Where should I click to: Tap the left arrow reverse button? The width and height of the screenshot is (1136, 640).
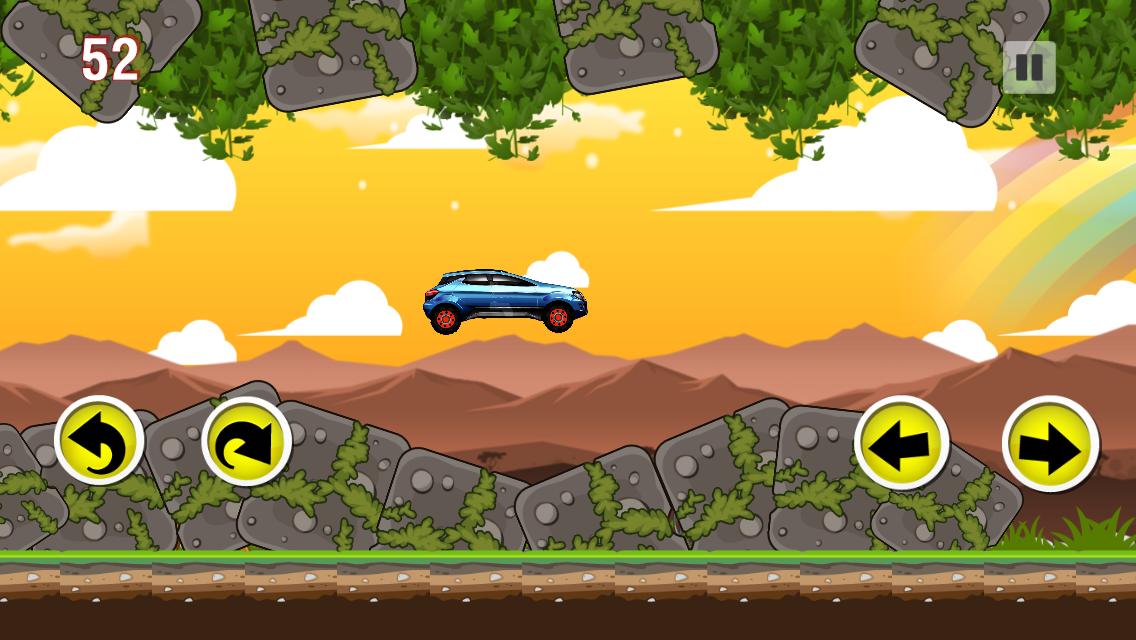click(902, 443)
